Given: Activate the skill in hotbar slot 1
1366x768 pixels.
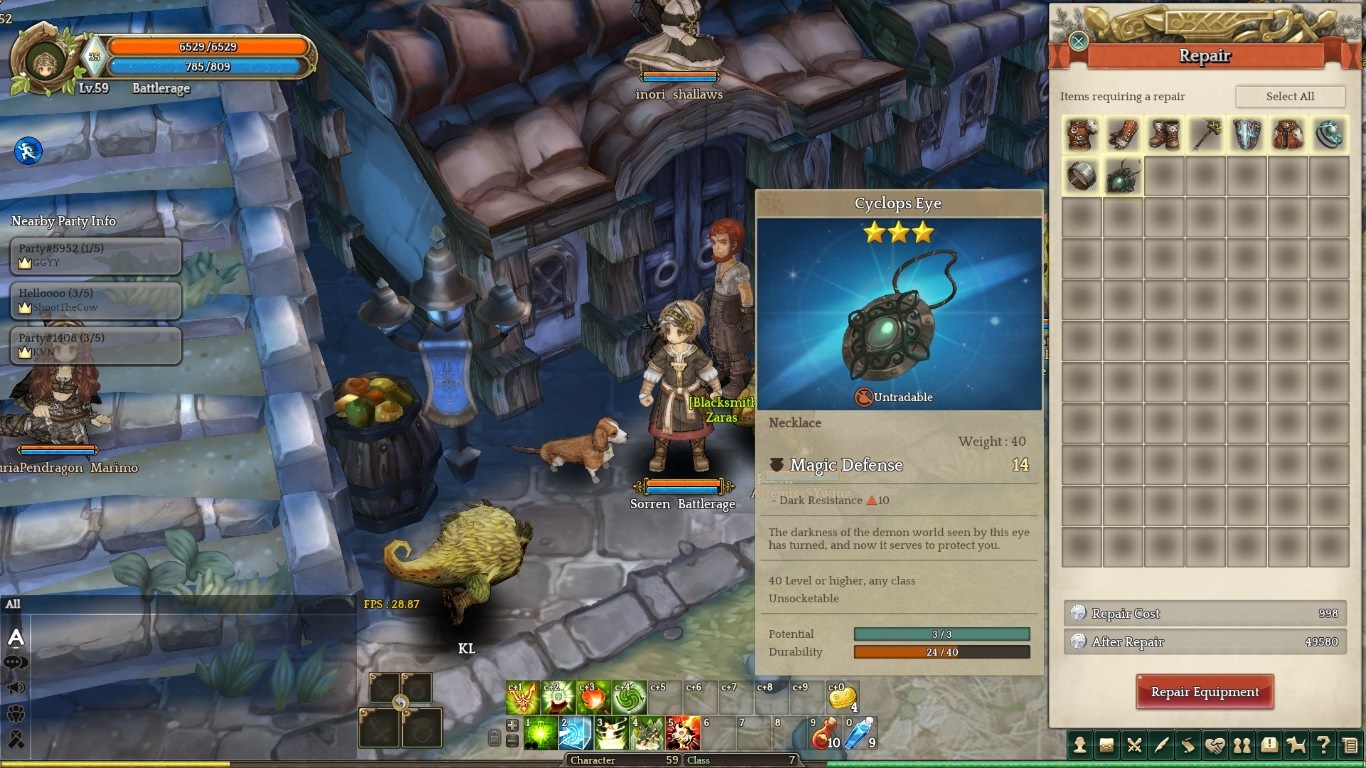Looking at the screenshot, I should click(x=540, y=734).
